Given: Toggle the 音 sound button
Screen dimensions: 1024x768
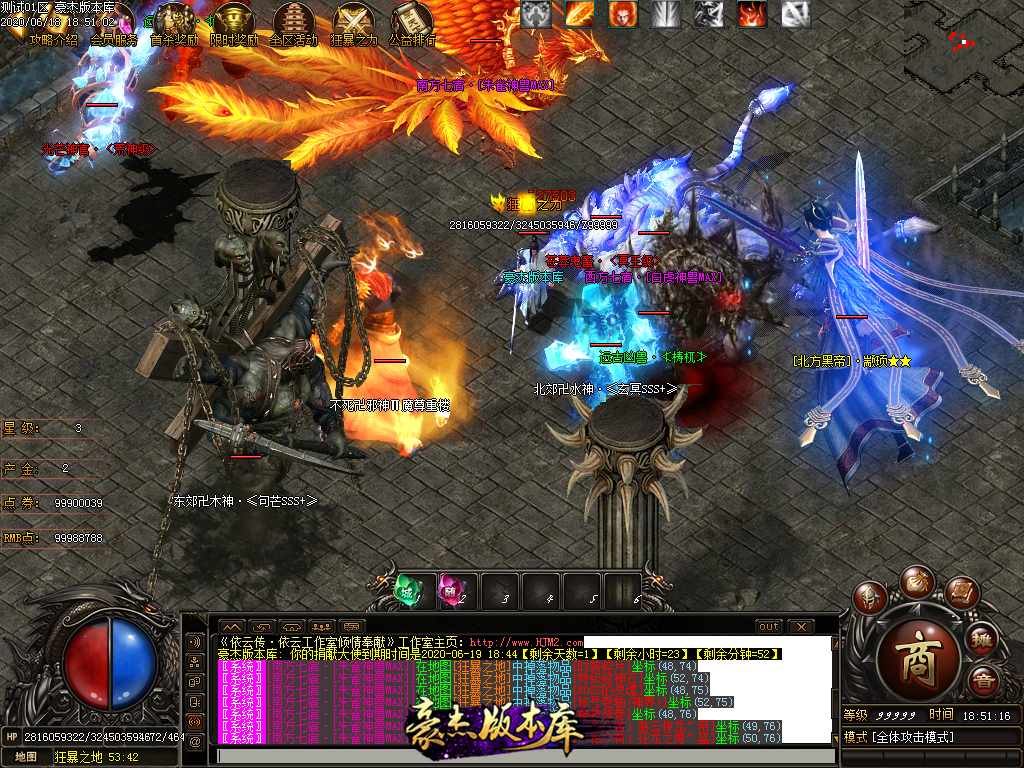Looking at the screenshot, I should [x=983, y=684].
